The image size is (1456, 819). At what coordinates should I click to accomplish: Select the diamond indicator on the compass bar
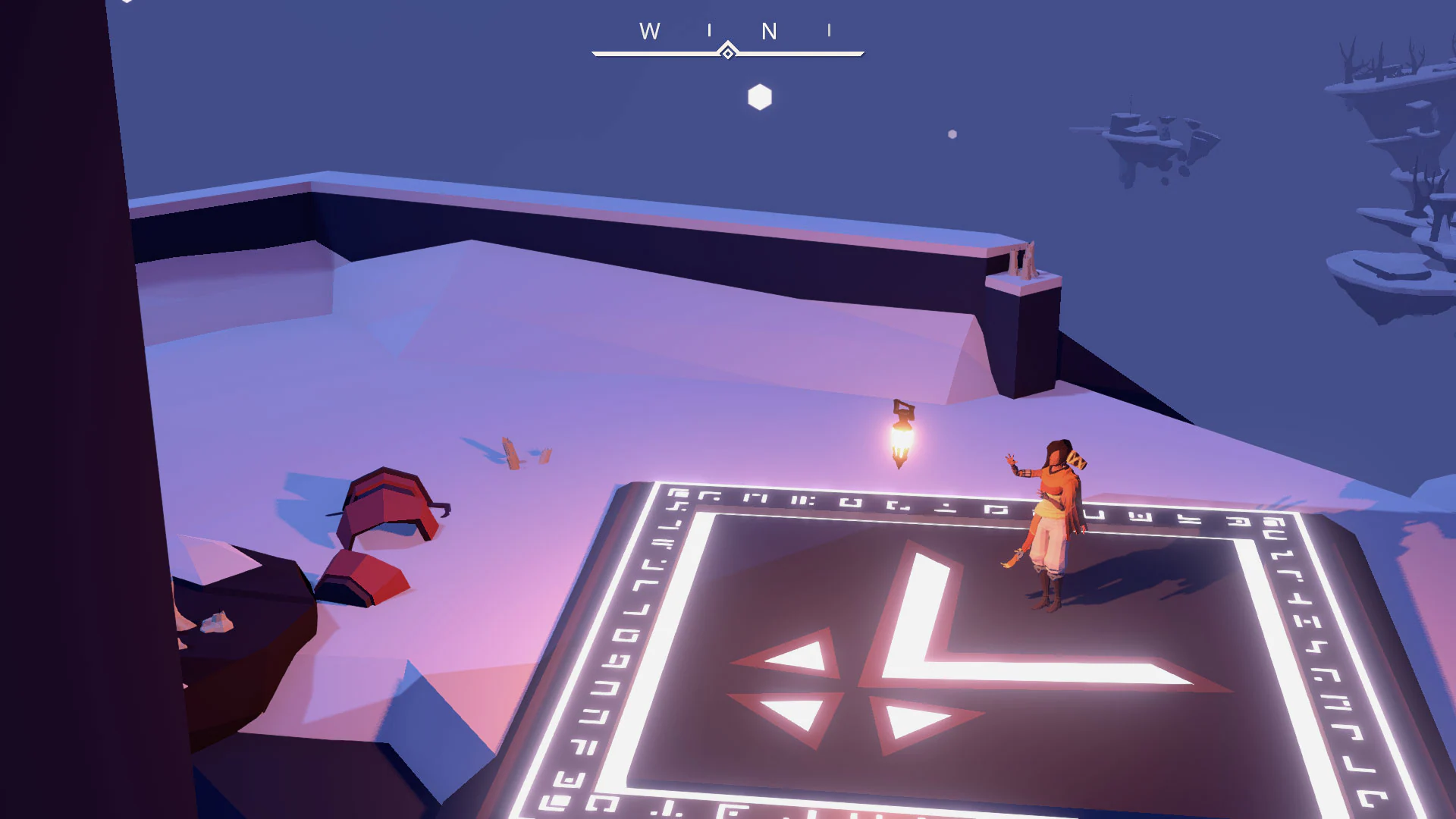(727, 51)
